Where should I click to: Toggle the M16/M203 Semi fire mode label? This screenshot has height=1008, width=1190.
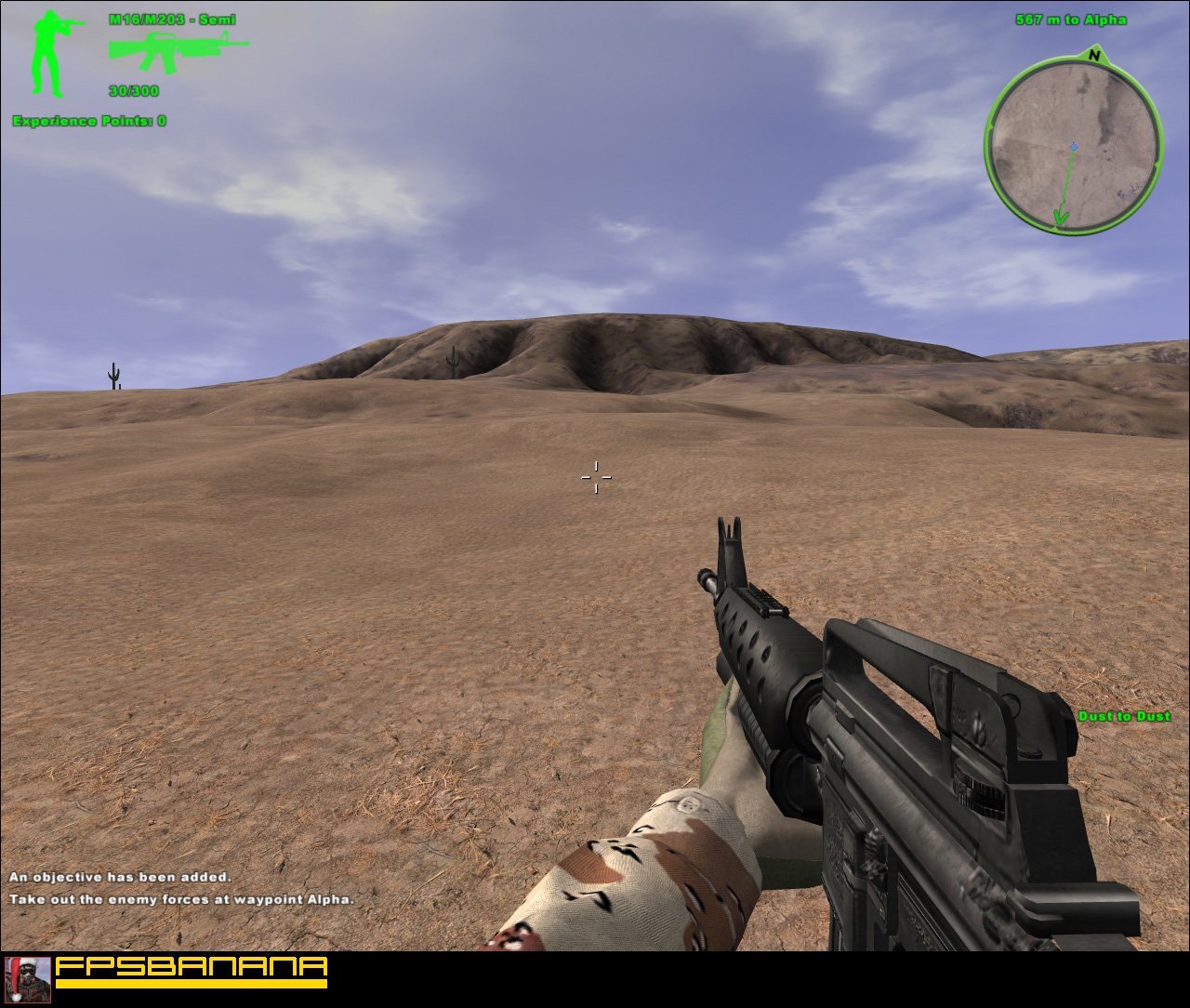tap(174, 18)
